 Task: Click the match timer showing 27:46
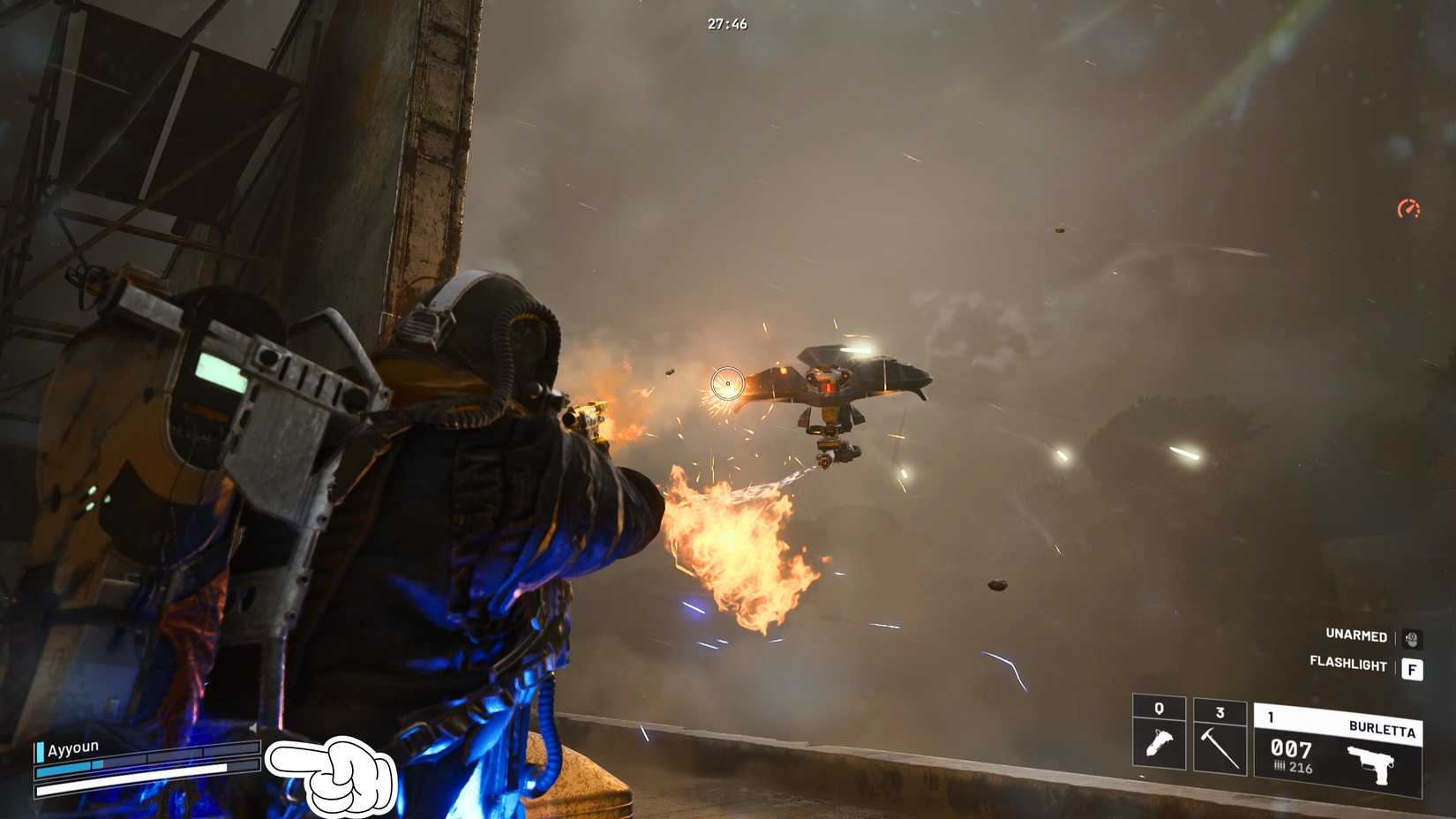pyautogui.click(x=725, y=25)
